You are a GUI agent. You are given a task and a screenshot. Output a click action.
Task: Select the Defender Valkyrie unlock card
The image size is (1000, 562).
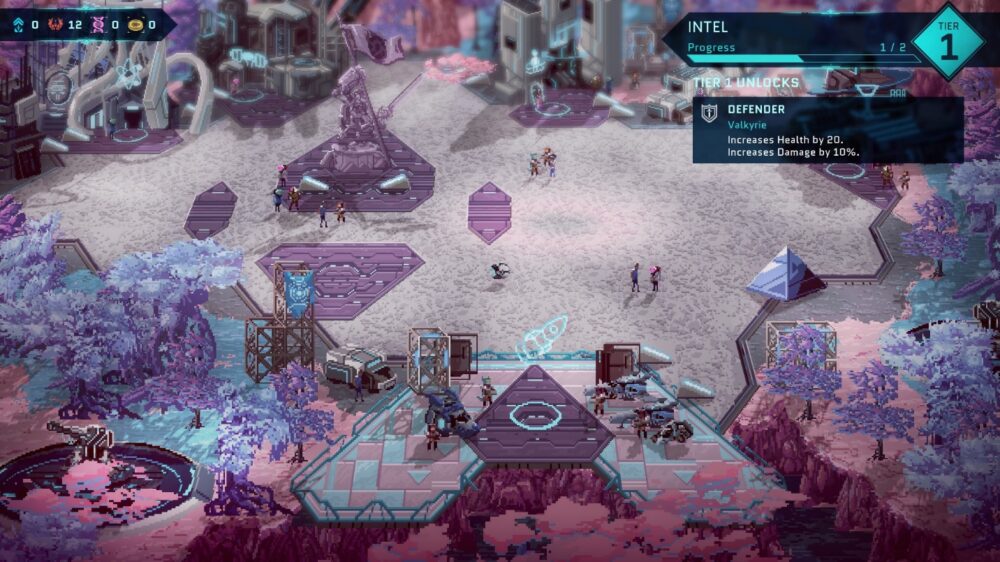pos(827,130)
